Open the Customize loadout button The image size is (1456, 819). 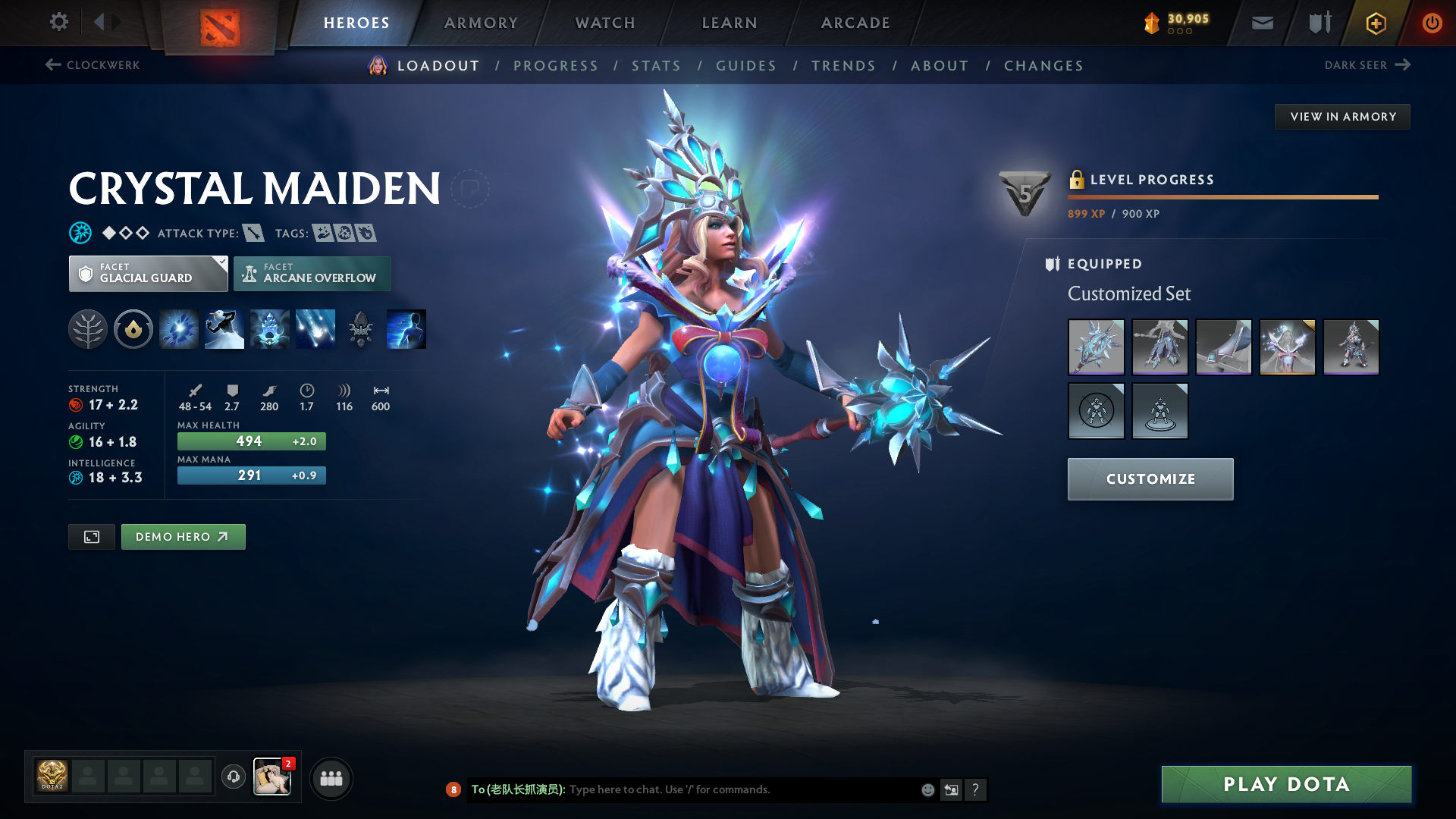click(1150, 479)
